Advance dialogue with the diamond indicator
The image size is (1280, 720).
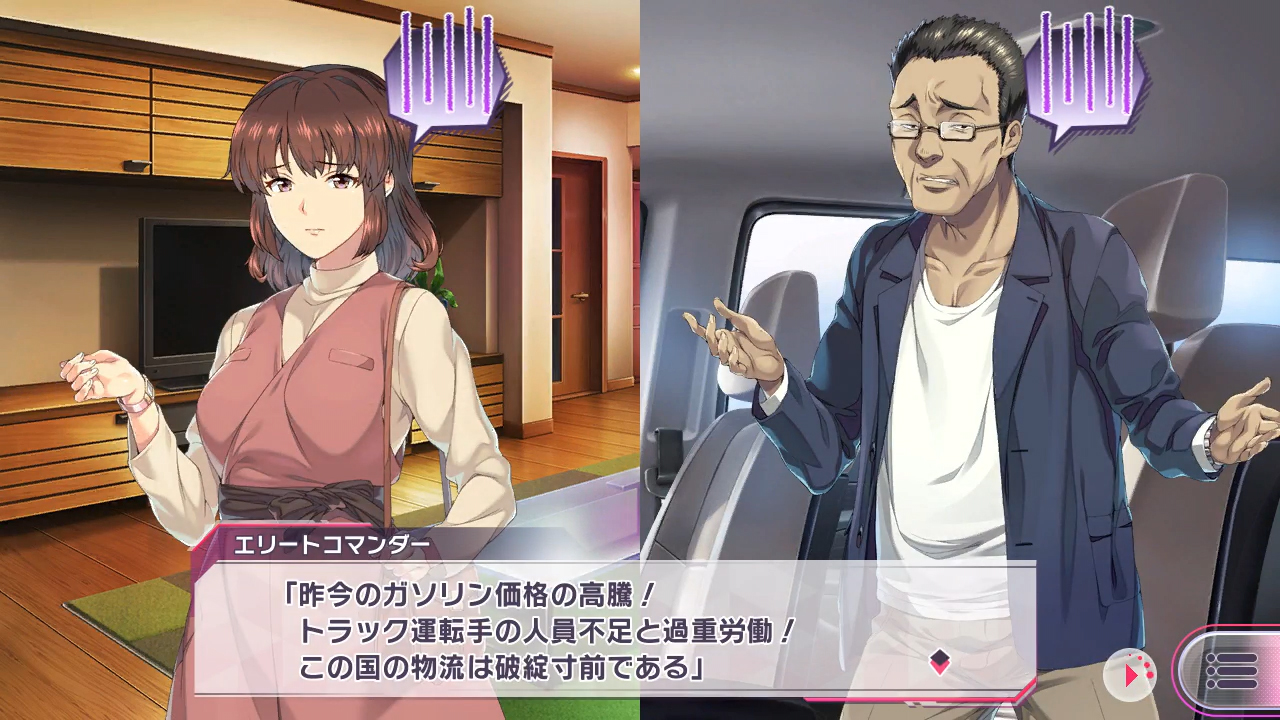point(939,661)
